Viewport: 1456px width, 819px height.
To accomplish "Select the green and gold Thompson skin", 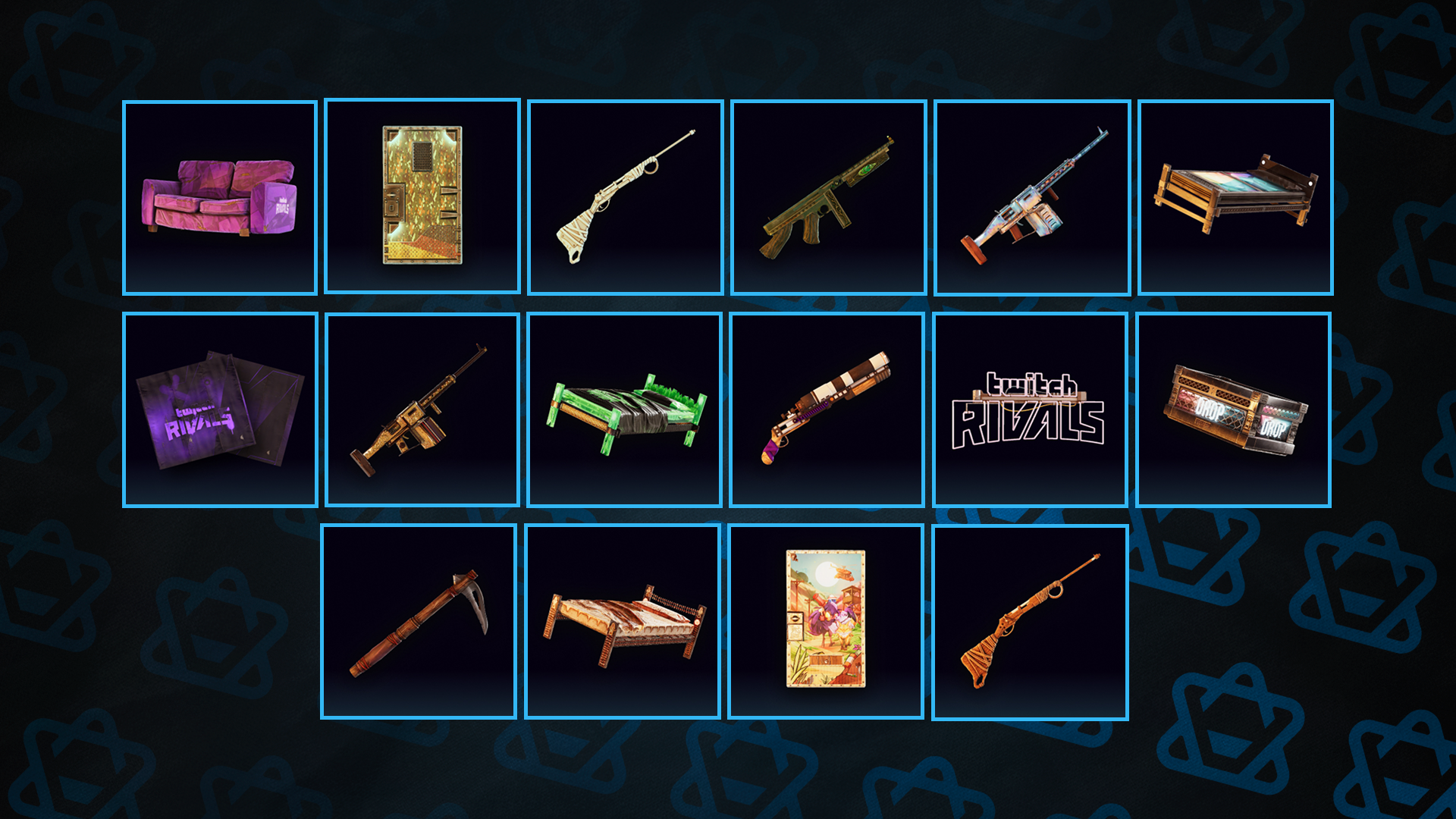I will [x=829, y=197].
